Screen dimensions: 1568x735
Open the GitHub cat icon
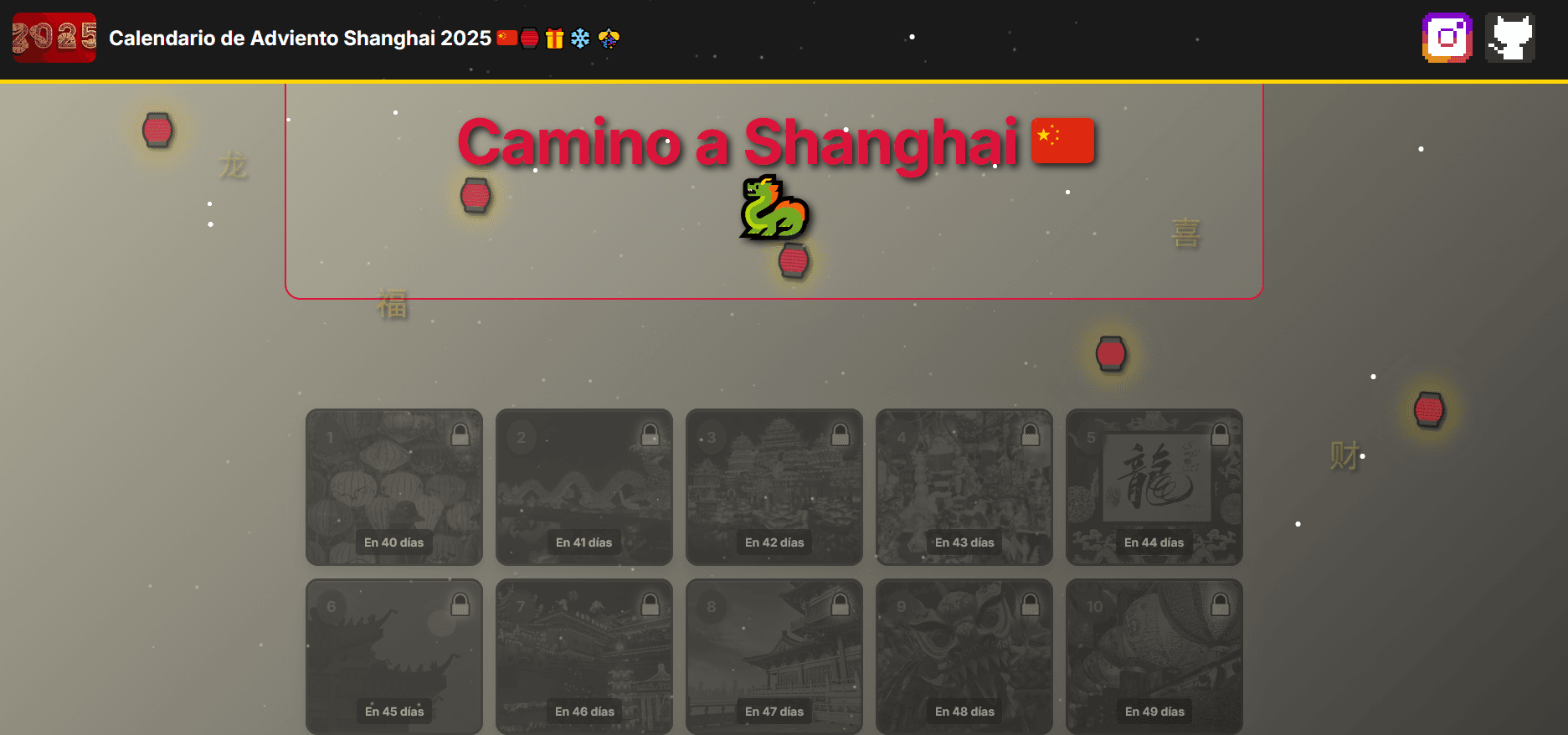pyautogui.click(x=1509, y=38)
